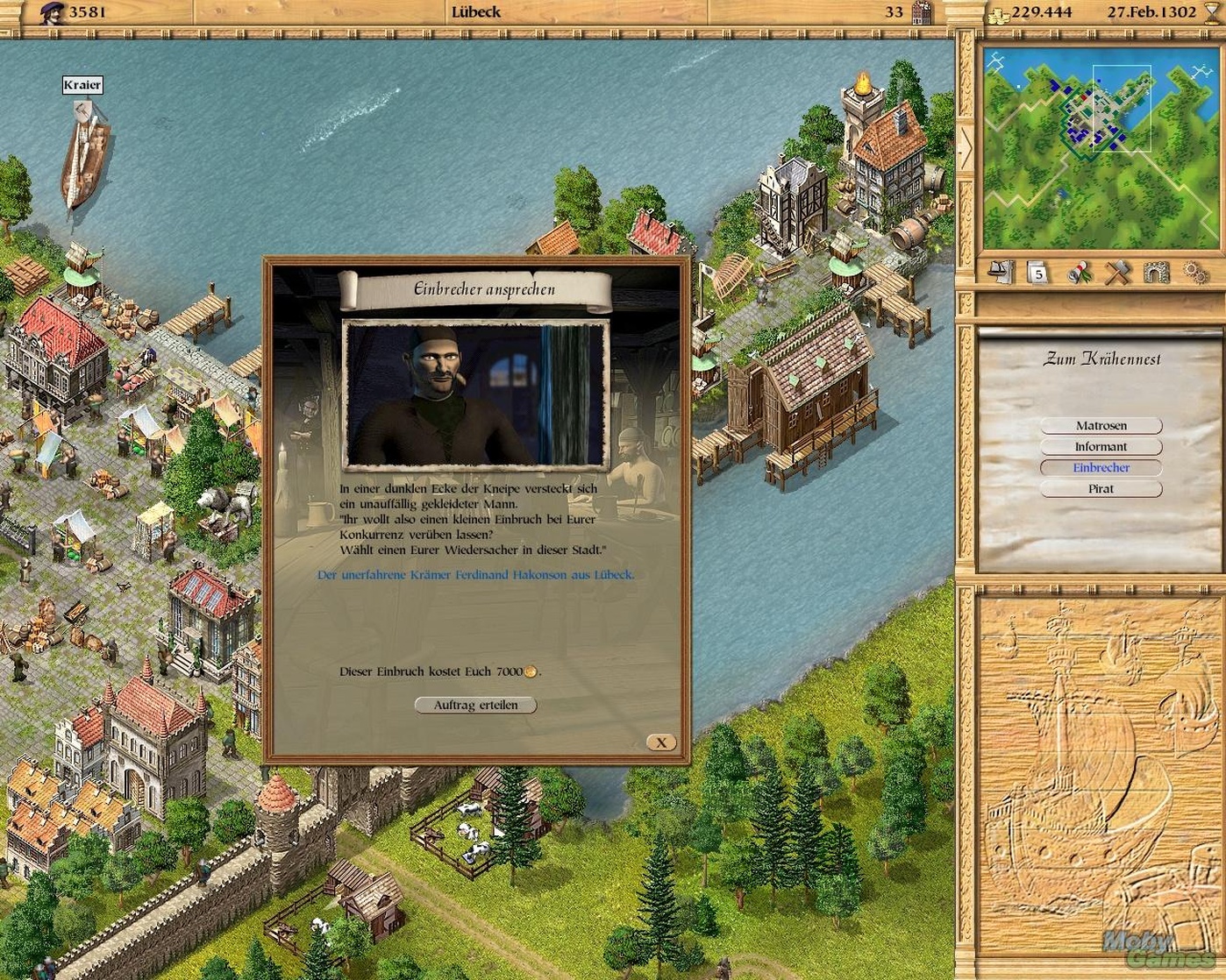
Task: Close the Einbrecher ansprechen dialog
Action: 661,742
